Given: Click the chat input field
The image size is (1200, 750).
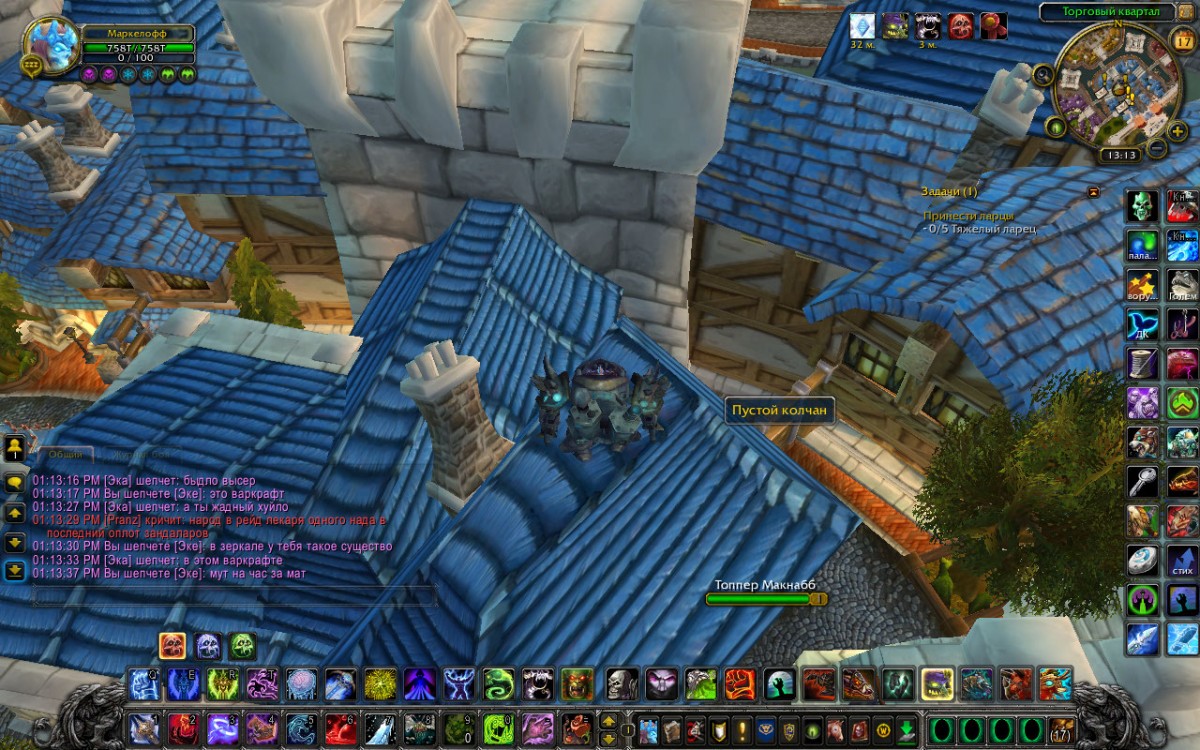Looking at the screenshot, I should (x=235, y=596).
